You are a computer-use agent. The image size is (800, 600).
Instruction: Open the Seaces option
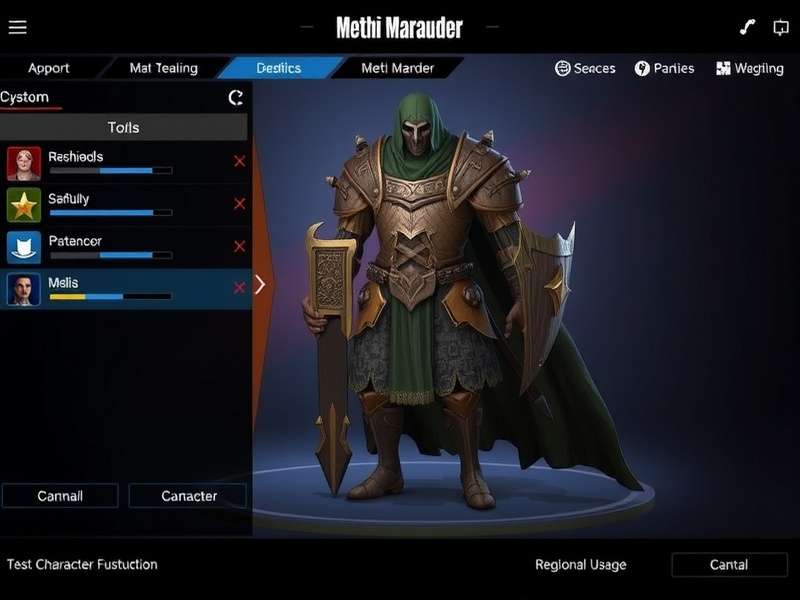585,68
